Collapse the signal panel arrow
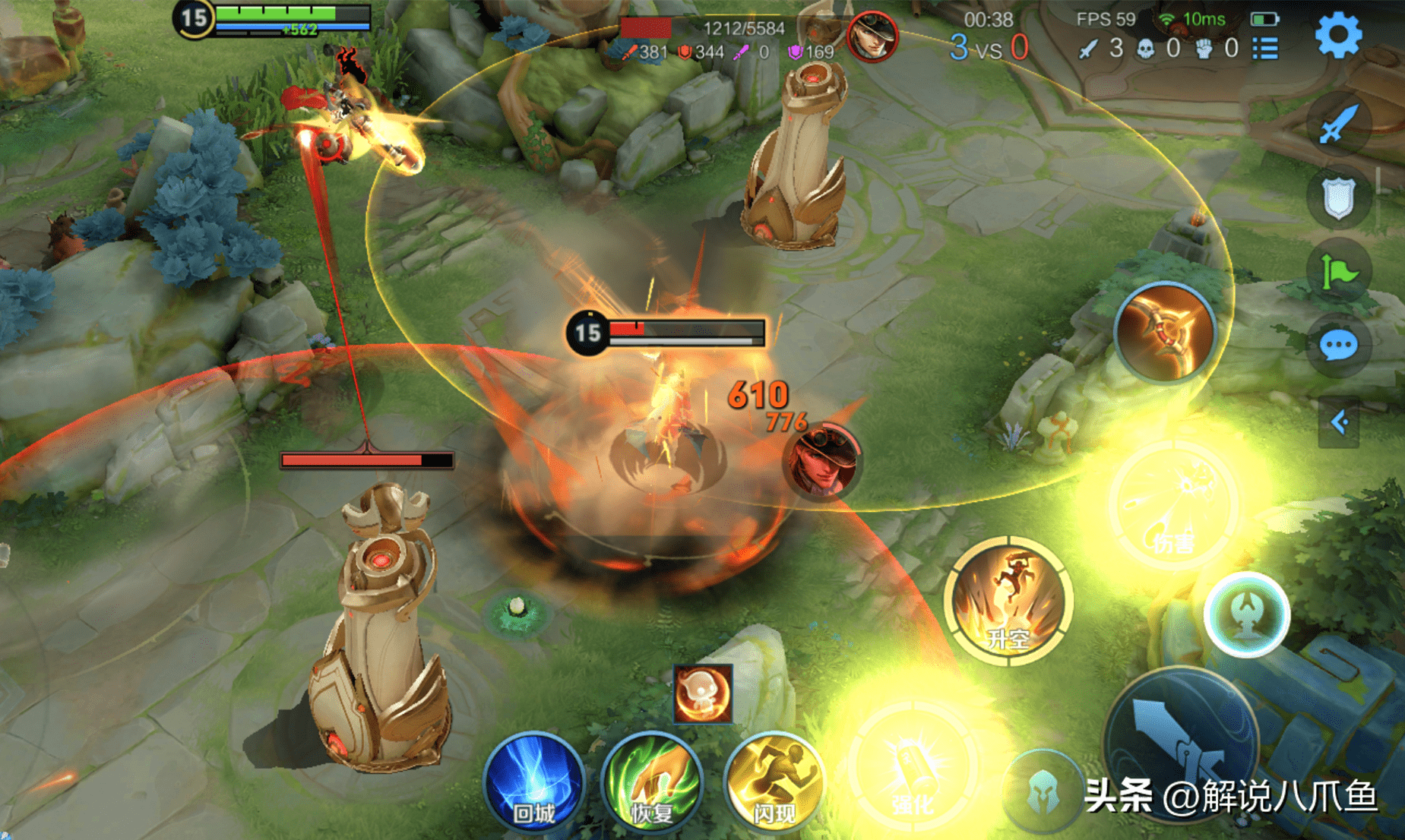The height and width of the screenshot is (840, 1405). pos(1339,422)
